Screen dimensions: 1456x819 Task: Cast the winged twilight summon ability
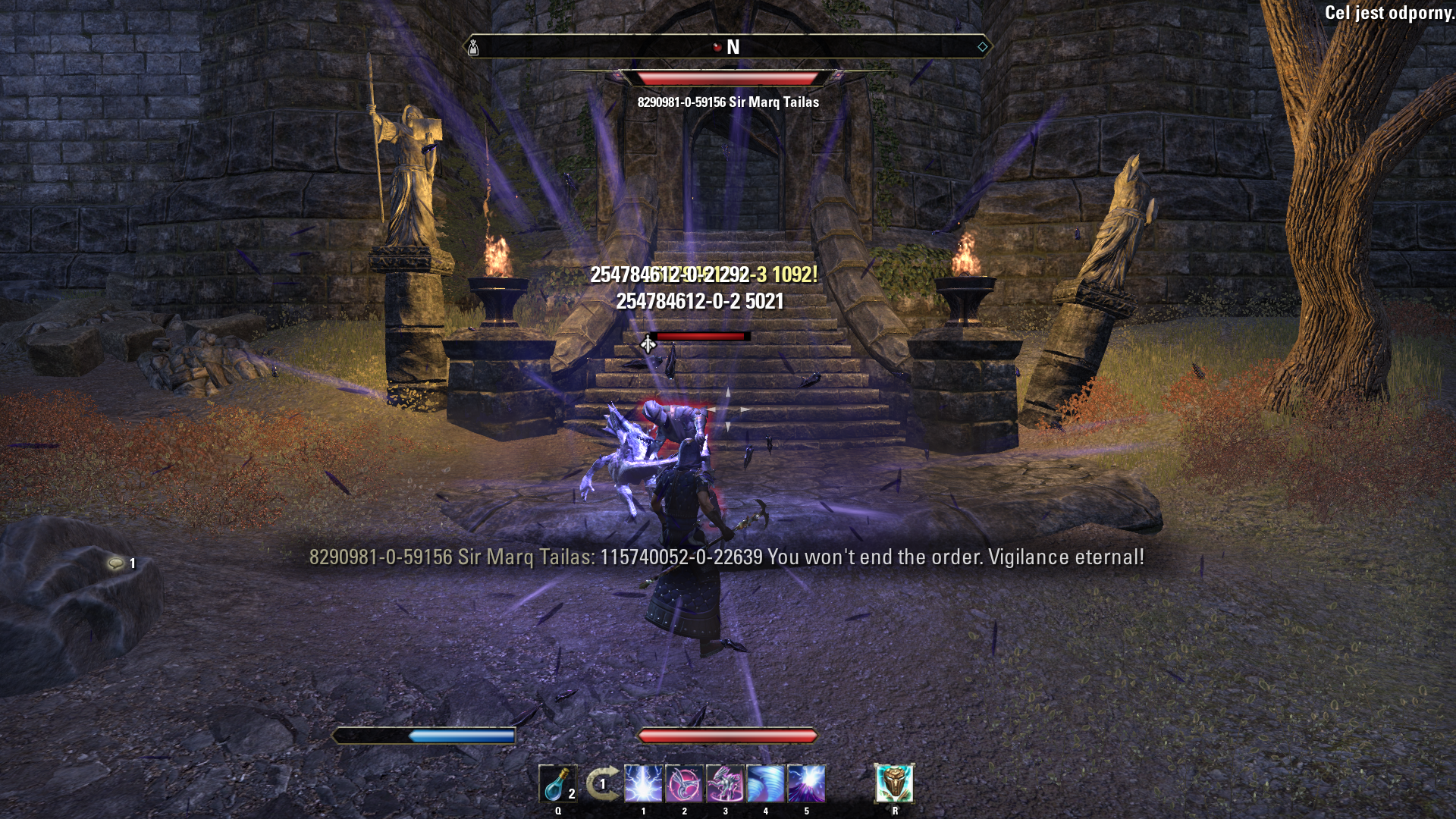click(x=684, y=784)
